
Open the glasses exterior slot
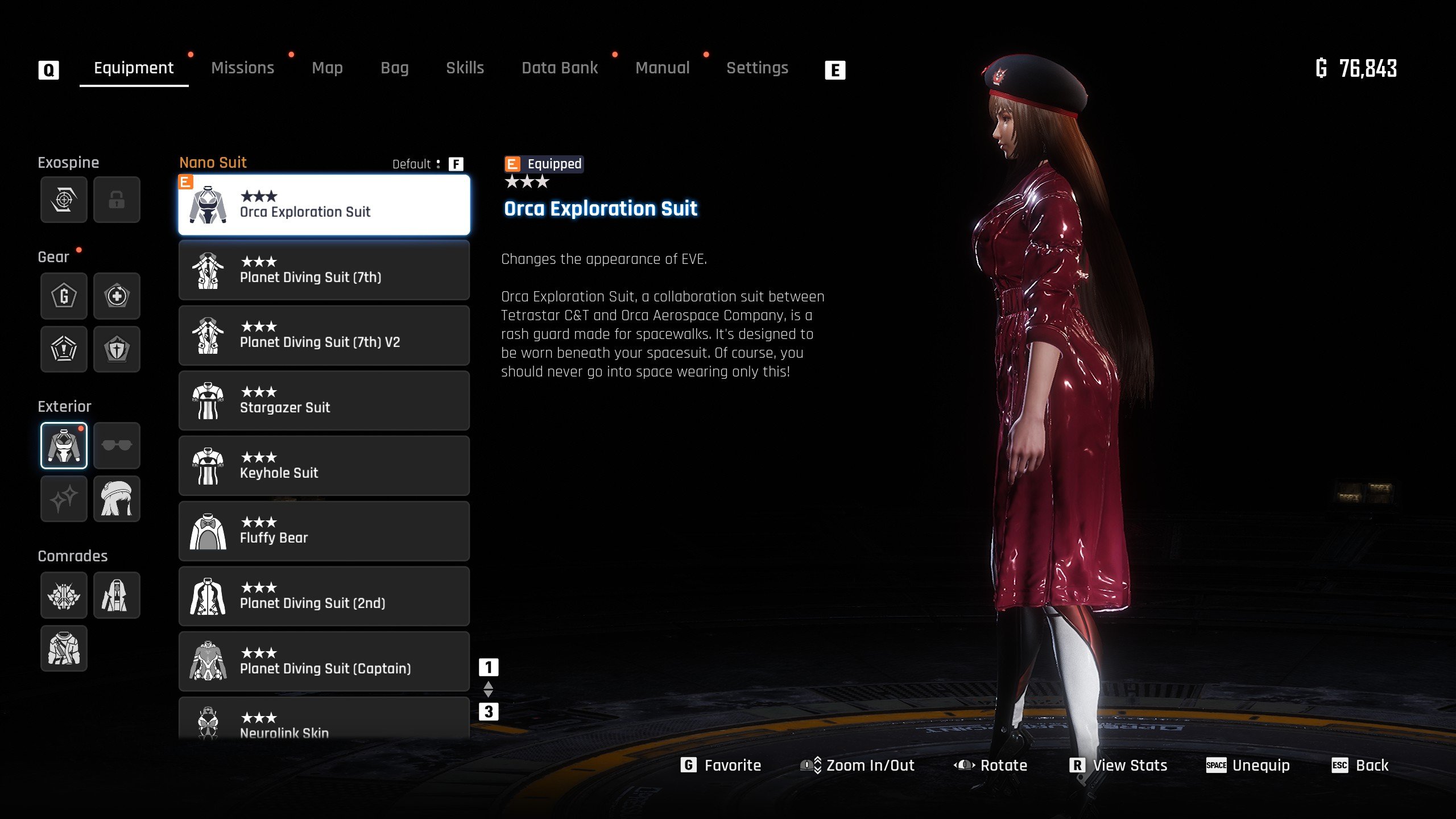(117, 445)
